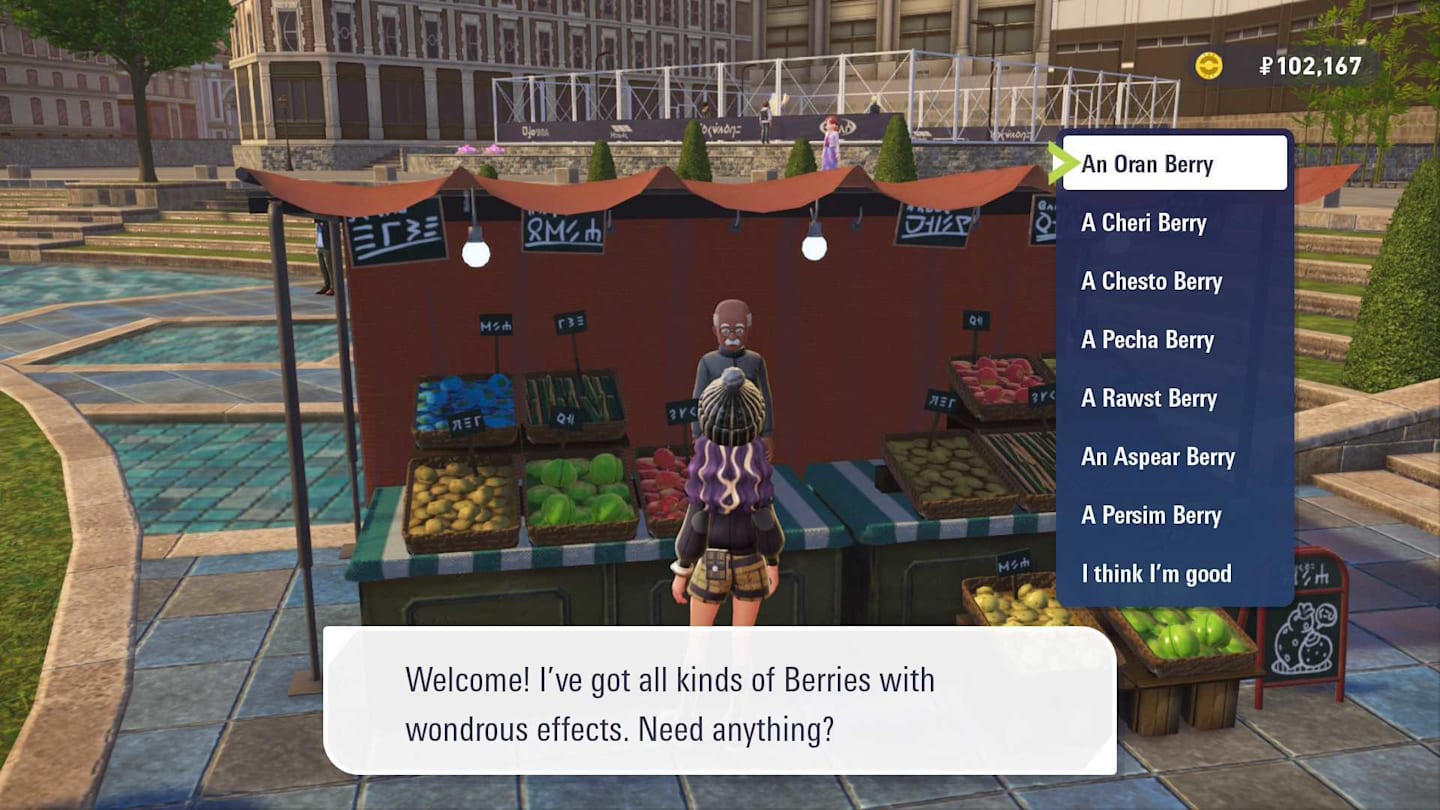Select the An Oran Berry option
Screen dimensions: 1440x810
coord(1174,164)
